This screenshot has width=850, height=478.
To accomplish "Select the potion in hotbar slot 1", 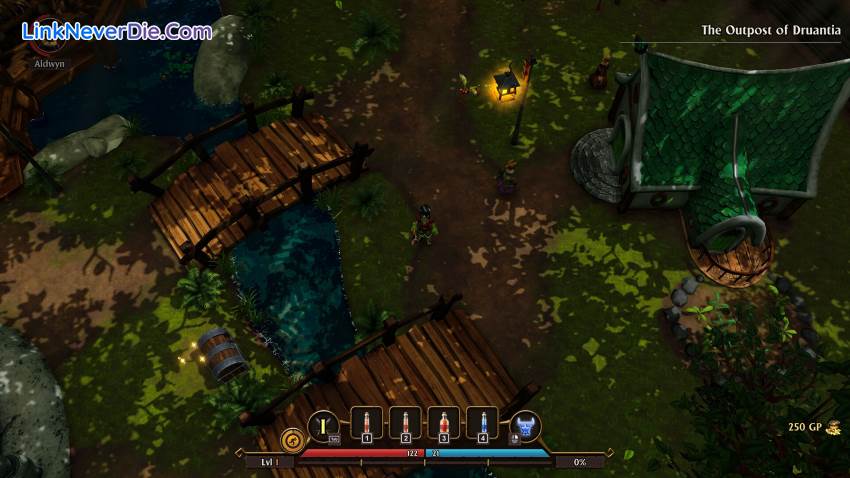I will pyautogui.click(x=366, y=424).
